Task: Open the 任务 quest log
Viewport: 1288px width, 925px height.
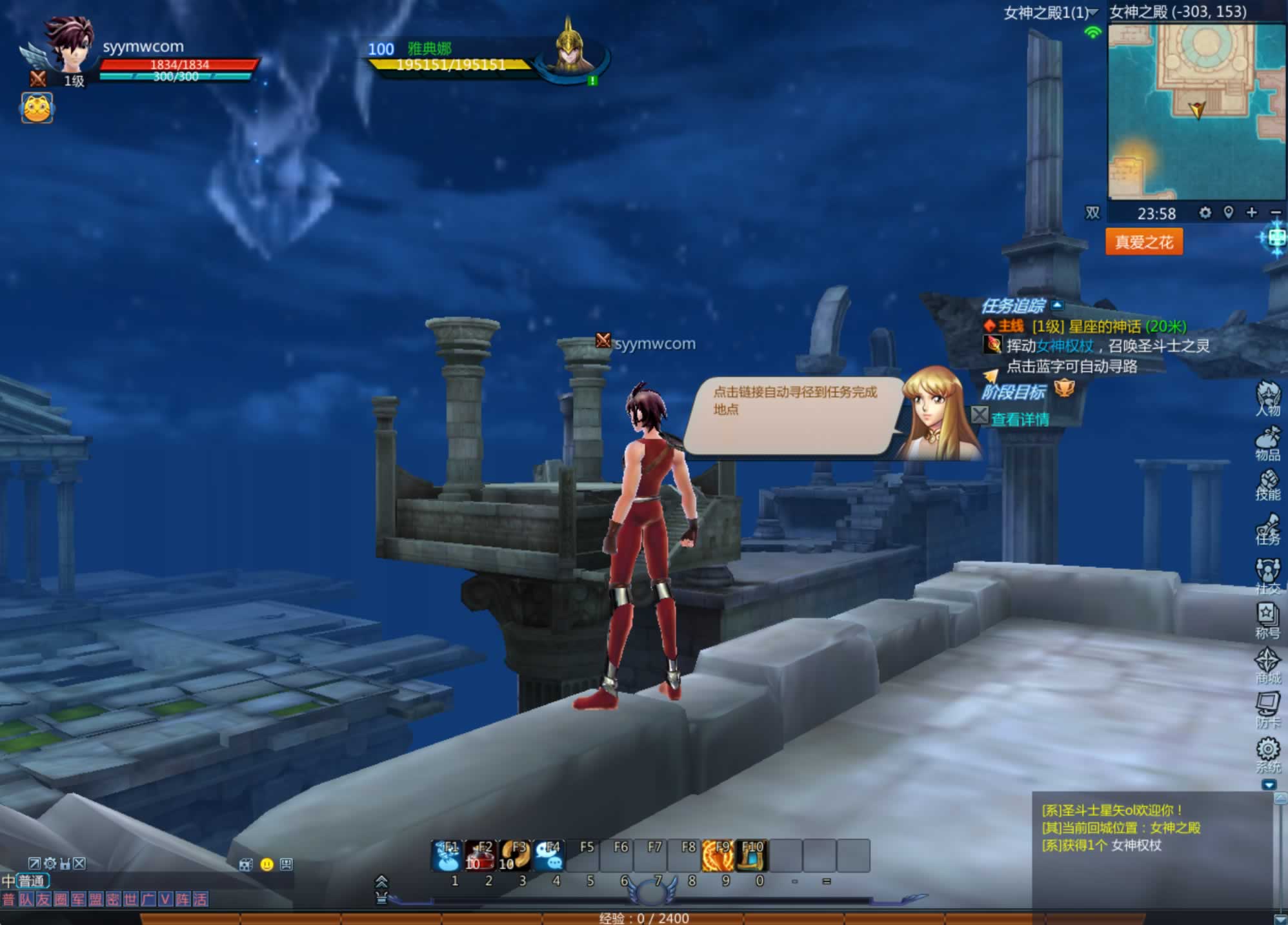Action: 1267,529
